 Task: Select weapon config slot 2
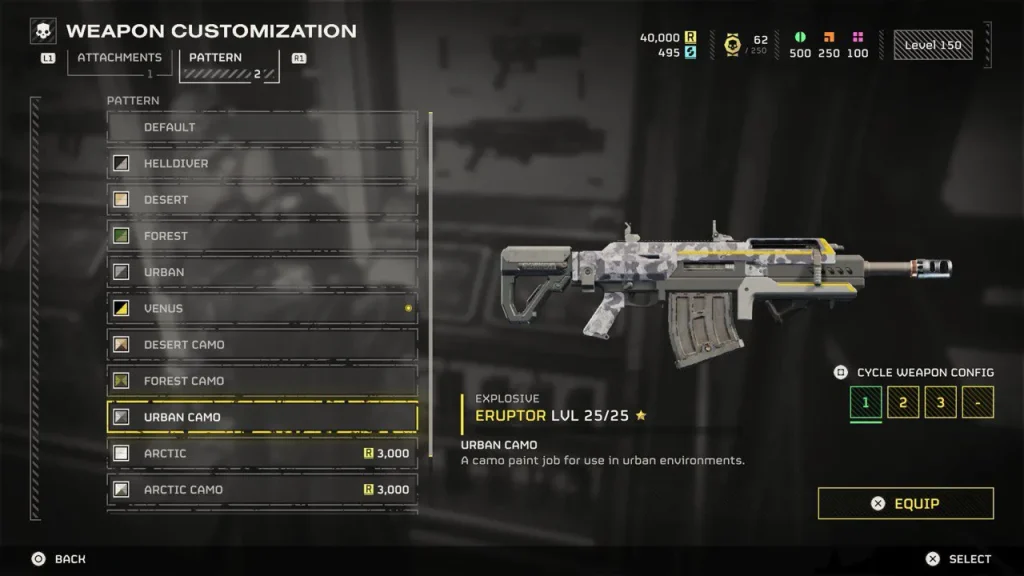(x=903, y=402)
